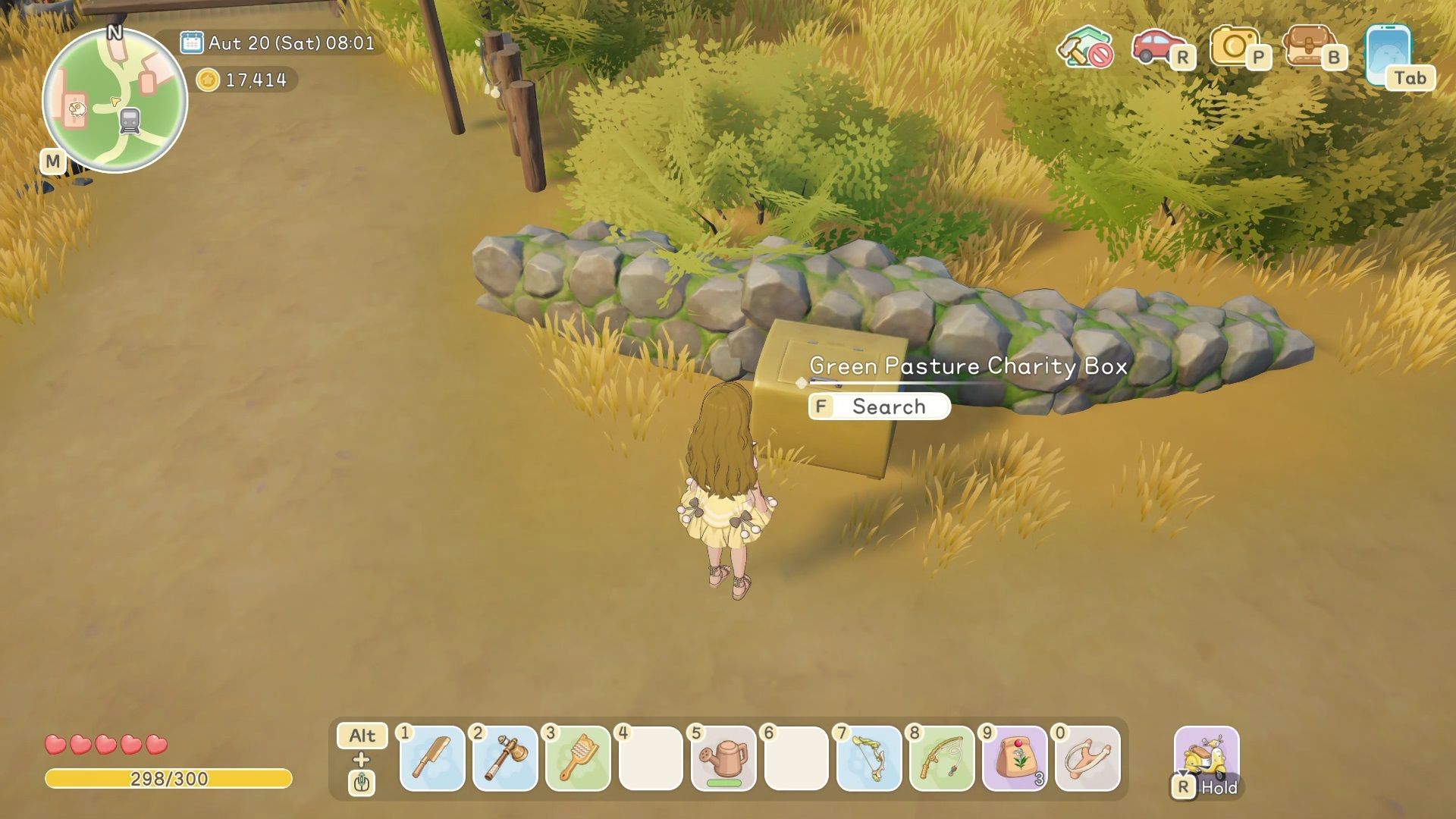This screenshot has height=819, width=1456.
Task: Click the yellow scooter mount icon
Action: click(x=1206, y=755)
